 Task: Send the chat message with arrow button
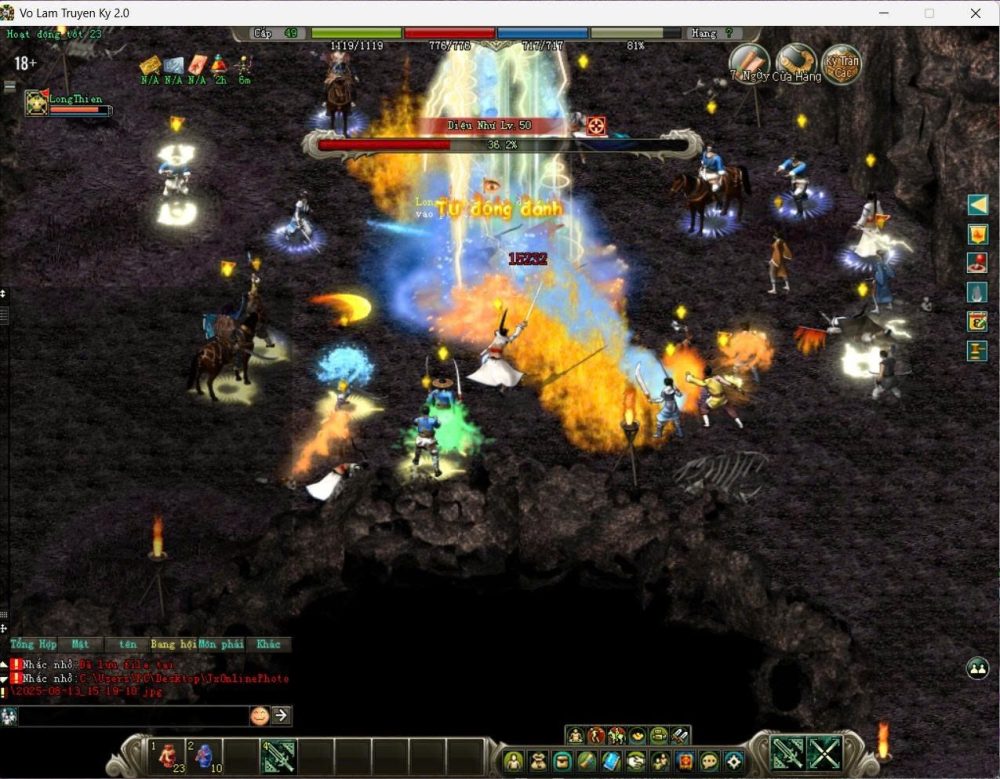click(281, 715)
